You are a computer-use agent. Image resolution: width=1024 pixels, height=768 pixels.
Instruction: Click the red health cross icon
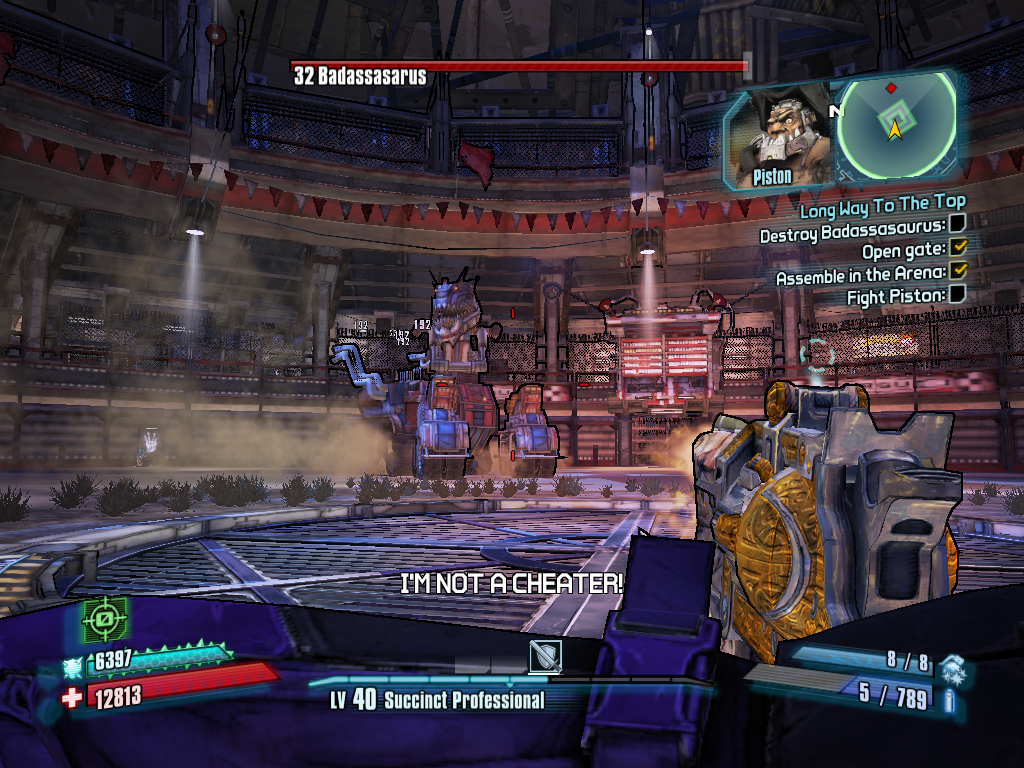(x=72, y=698)
